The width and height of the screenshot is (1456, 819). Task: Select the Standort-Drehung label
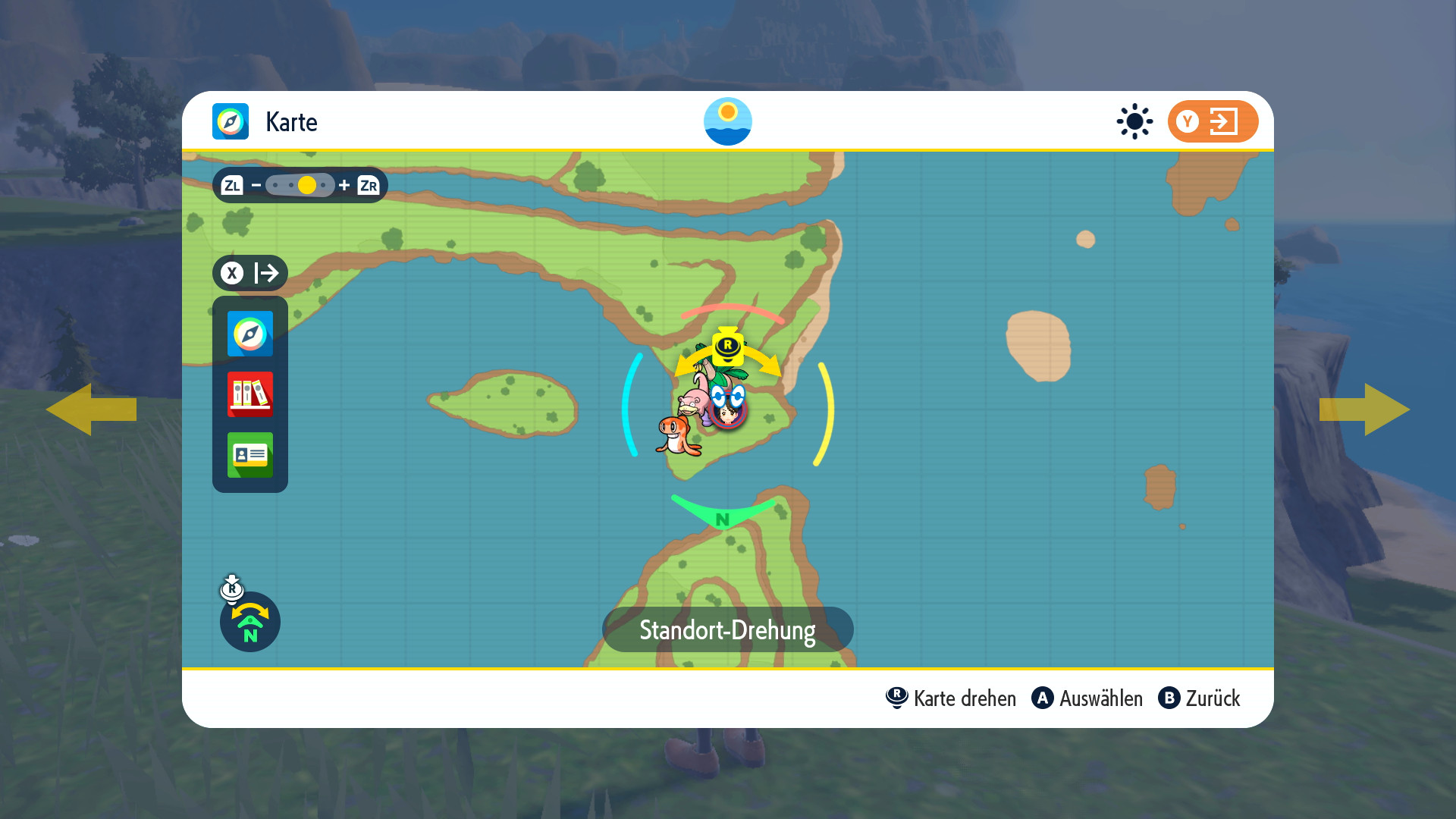(x=727, y=630)
